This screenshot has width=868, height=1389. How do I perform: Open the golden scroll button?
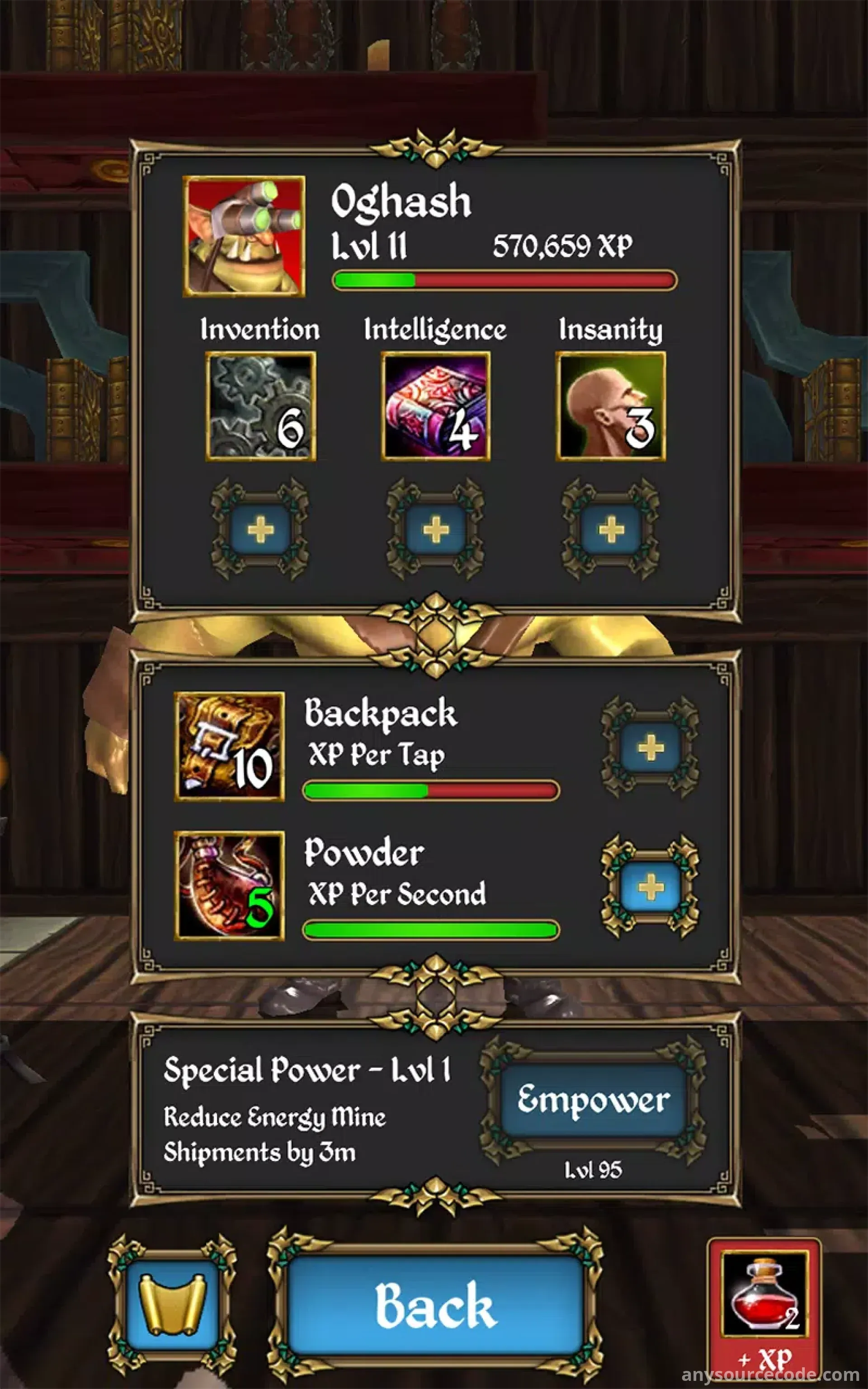pyautogui.click(x=172, y=1306)
